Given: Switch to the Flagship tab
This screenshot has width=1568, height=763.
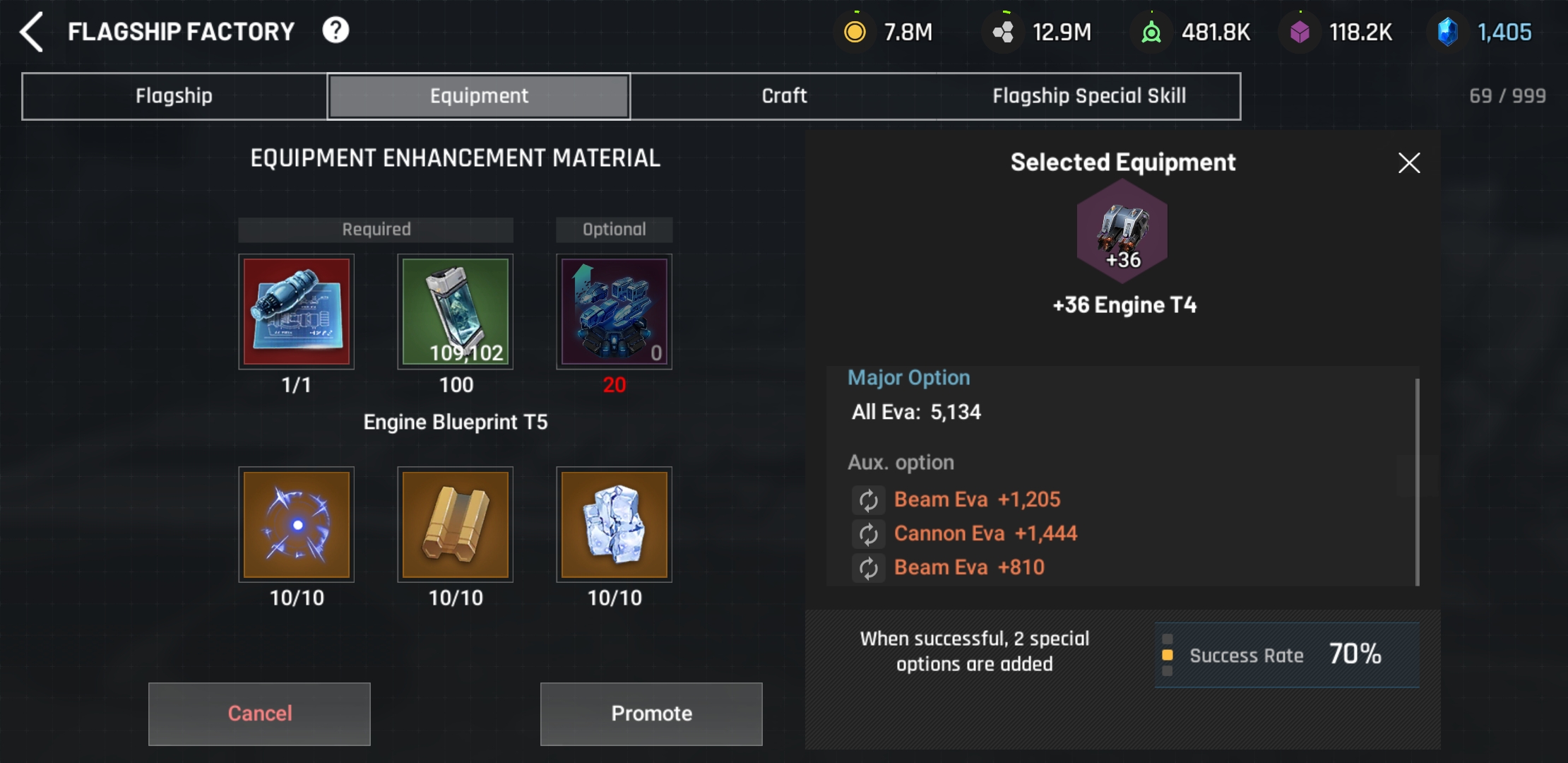Looking at the screenshot, I should coord(174,96).
